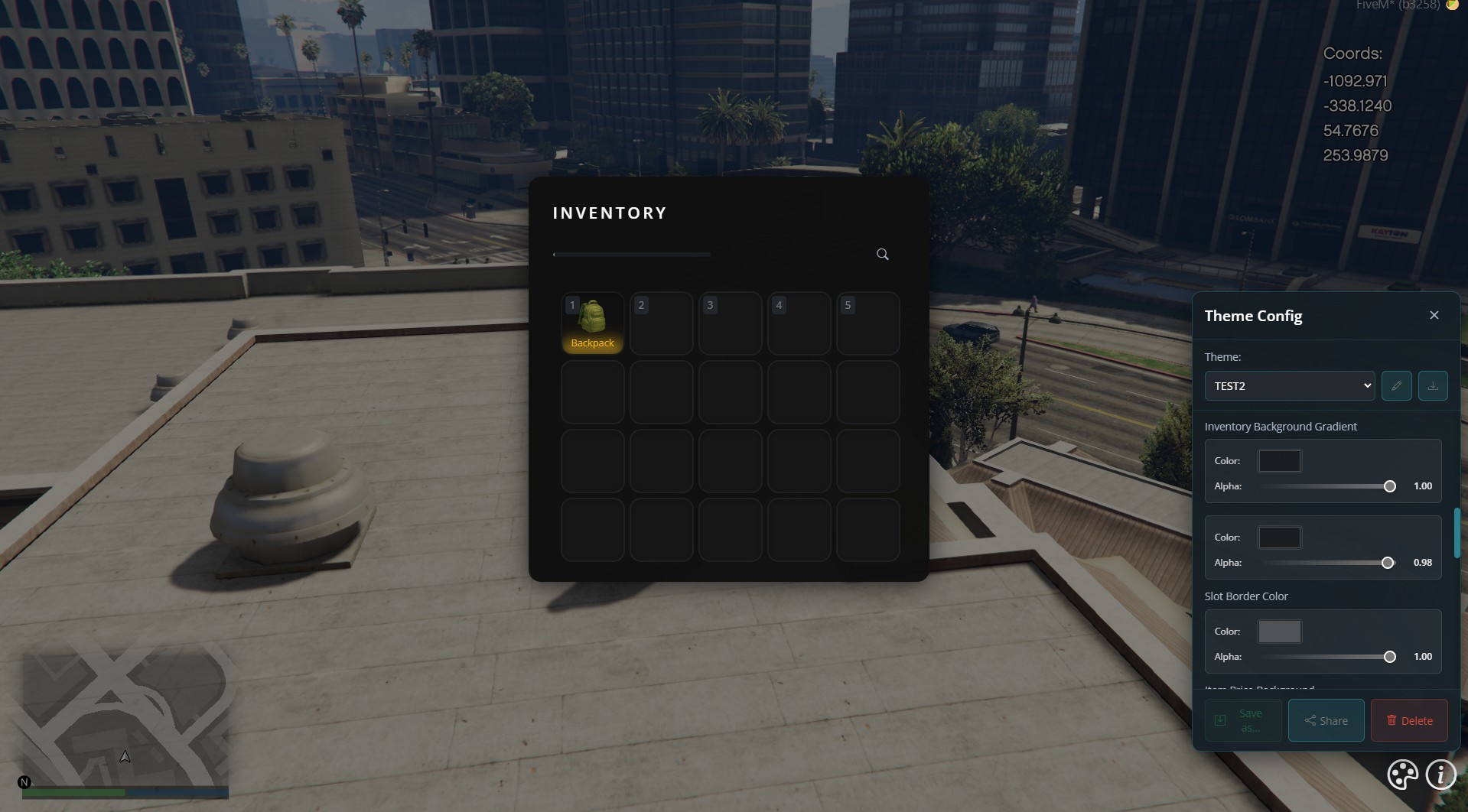
Task: Open the color palette icon at bottom right
Action: [1401, 775]
